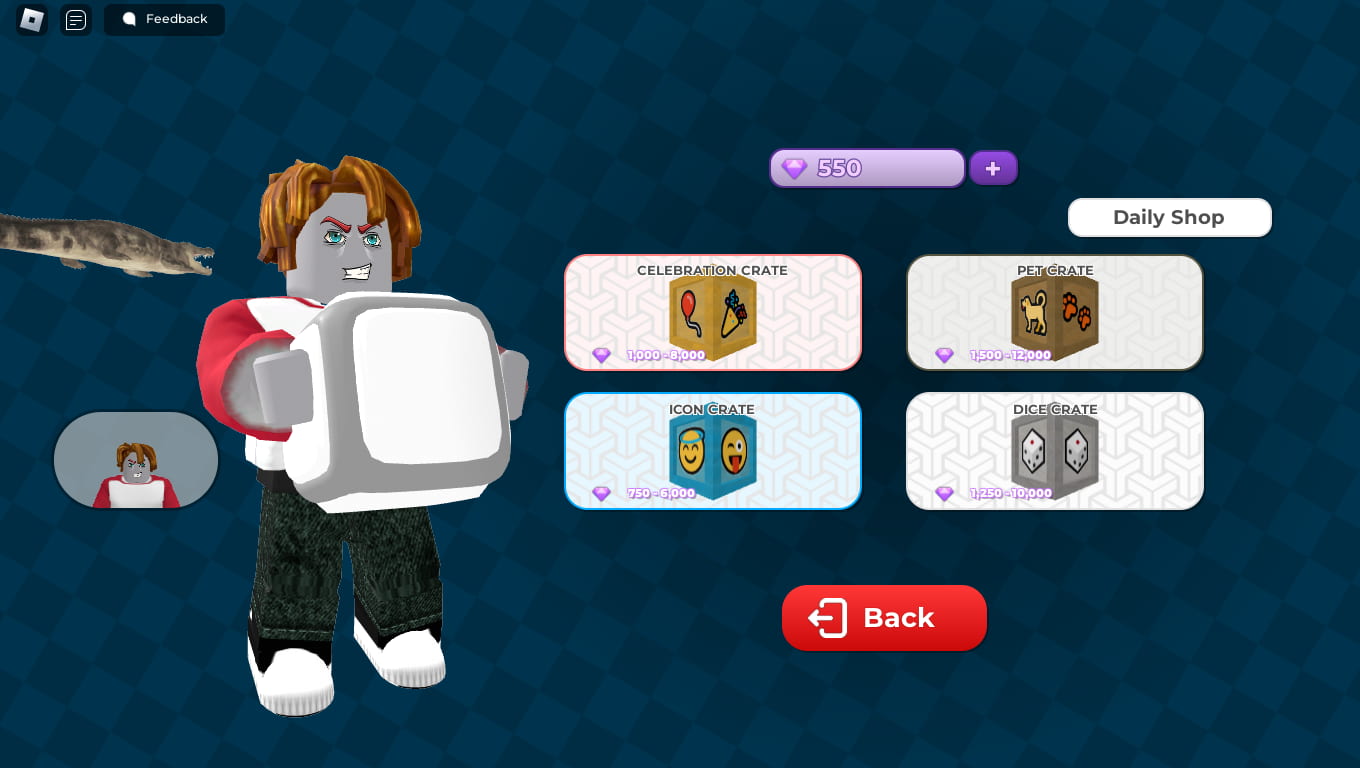The image size is (1360, 768).
Task: Submit Feedback using the Feedback button
Action: point(164,19)
